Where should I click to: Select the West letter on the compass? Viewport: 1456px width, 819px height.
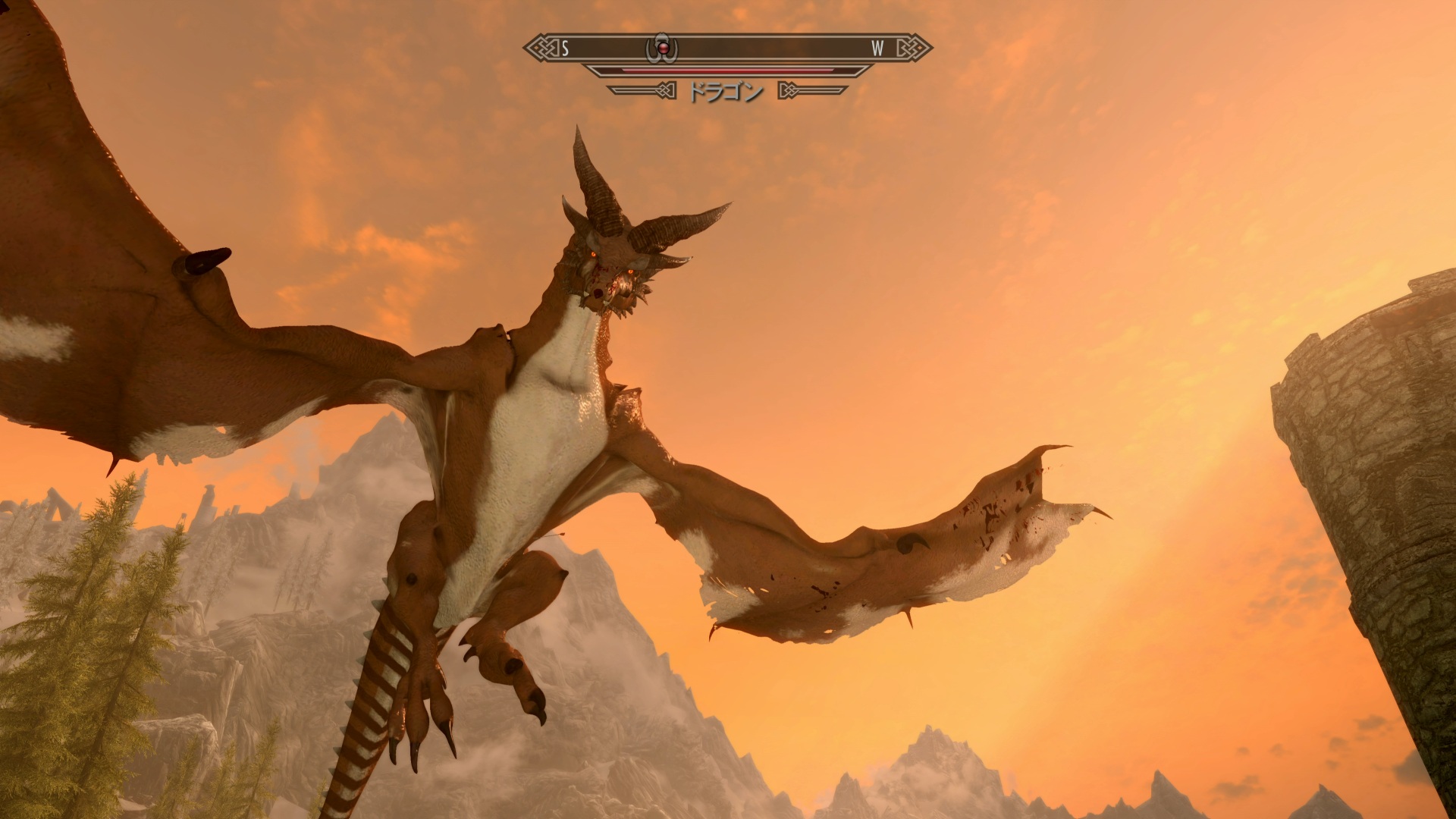tap(877, 49)
